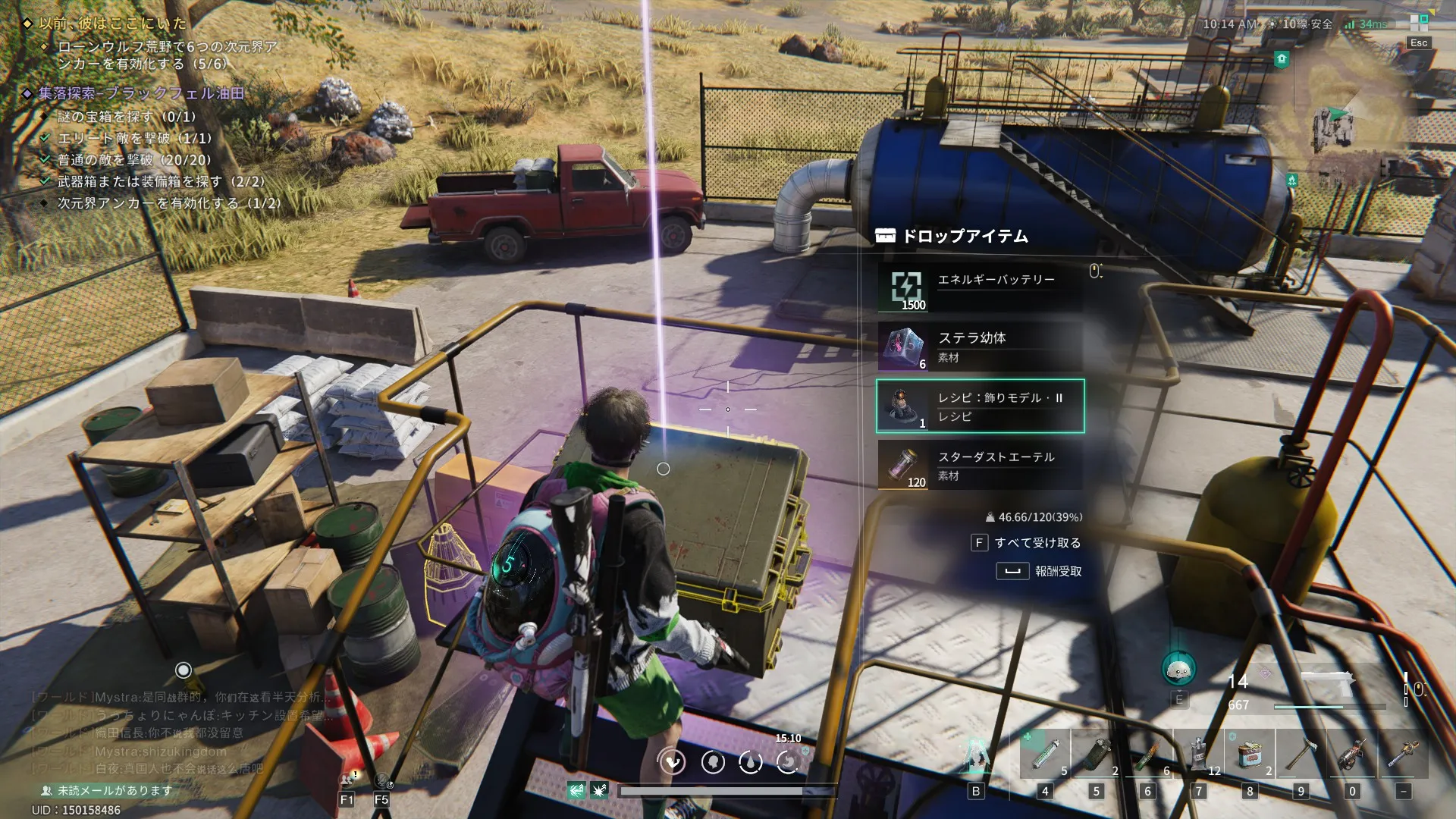
Task: Use the molotov bottle hotbar slot
Action: pos(1147,755)
